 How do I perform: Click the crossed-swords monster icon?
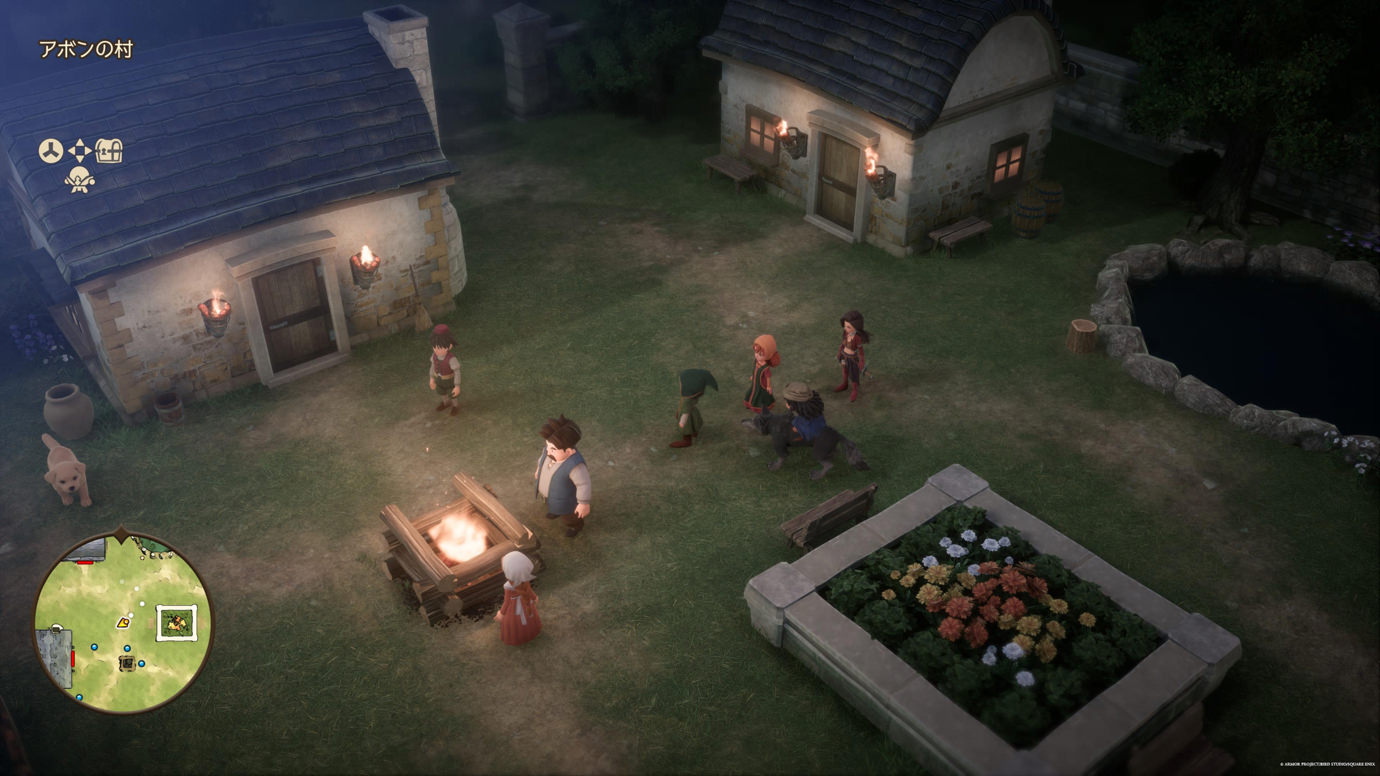[79, 180]
